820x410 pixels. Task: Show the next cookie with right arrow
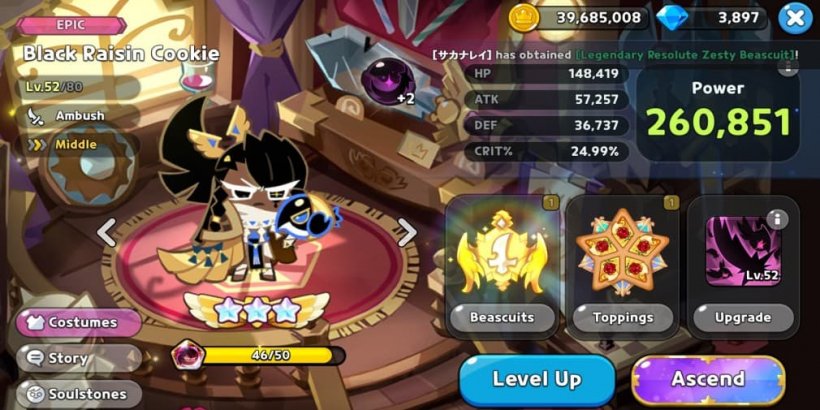406,232
